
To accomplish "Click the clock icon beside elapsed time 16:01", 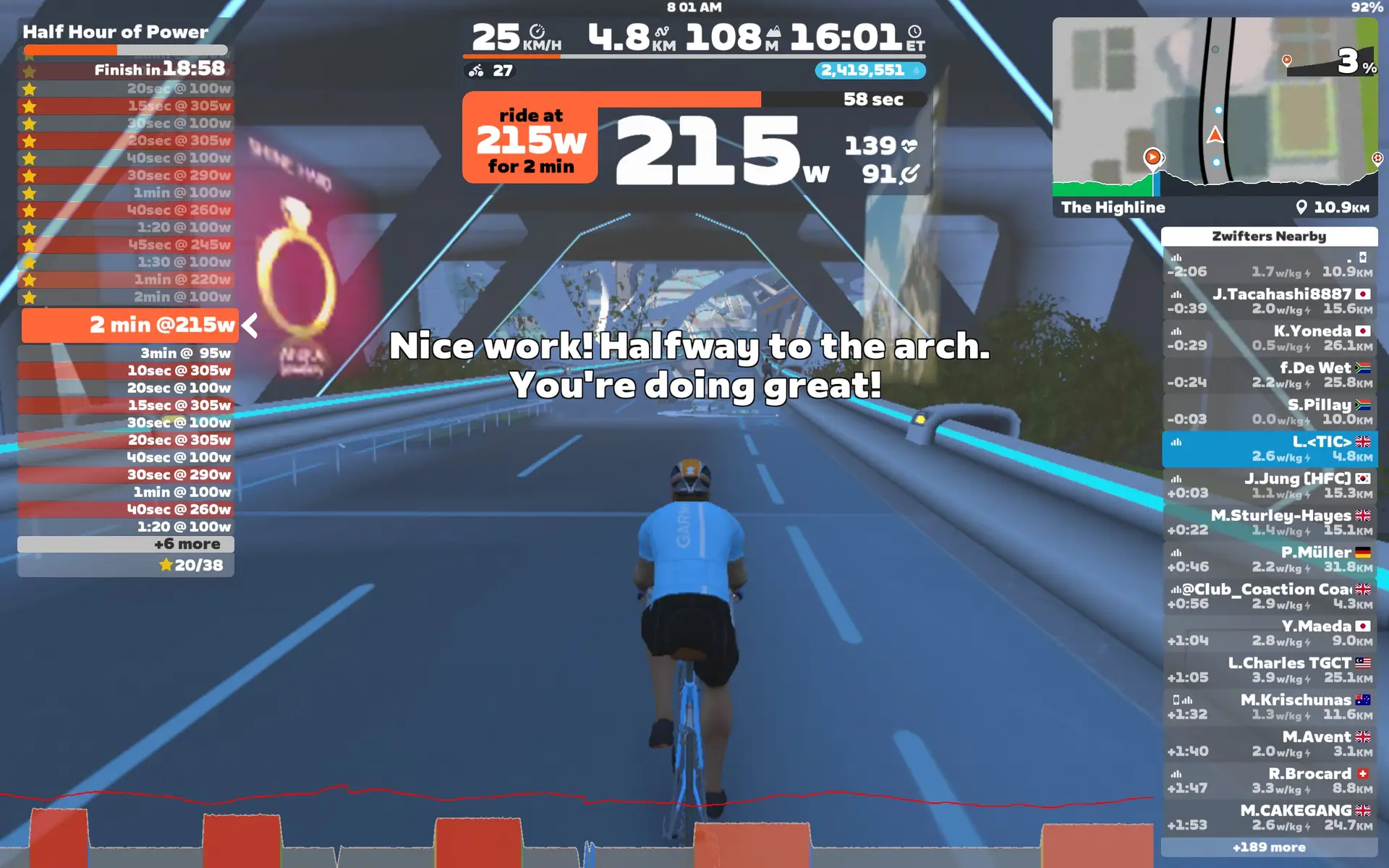I will [916, 32].
